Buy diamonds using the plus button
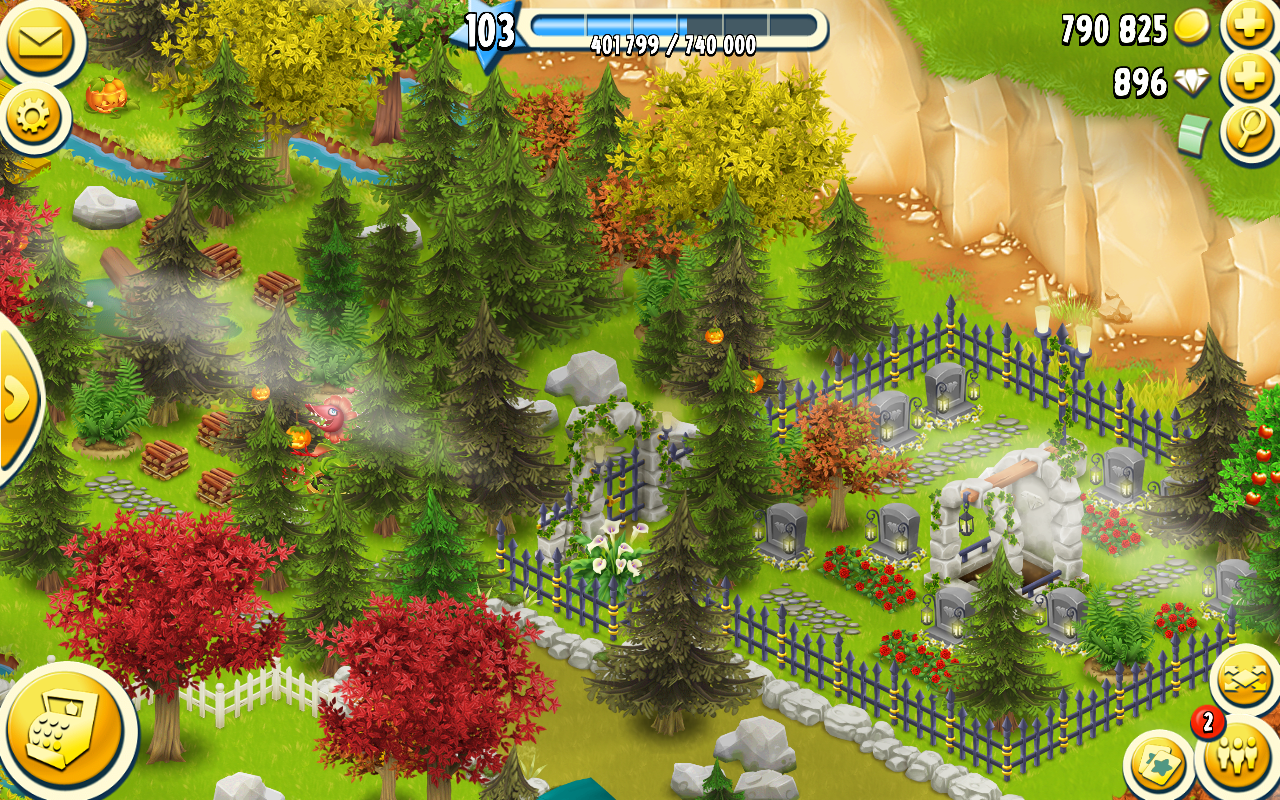Viewport: 1280px width, 800px height. tap(1249, 80)
